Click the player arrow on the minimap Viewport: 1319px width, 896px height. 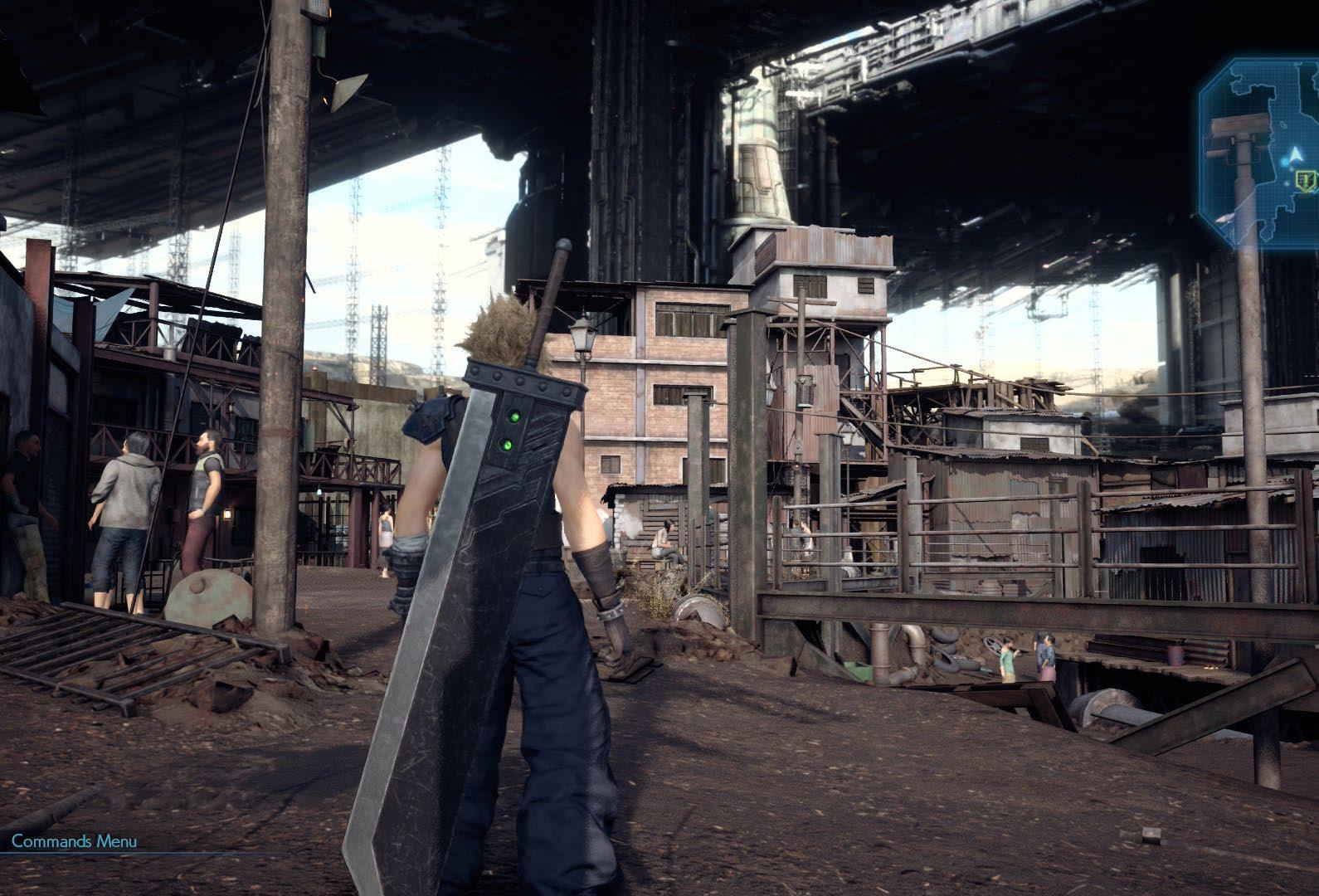[1294, 154]
